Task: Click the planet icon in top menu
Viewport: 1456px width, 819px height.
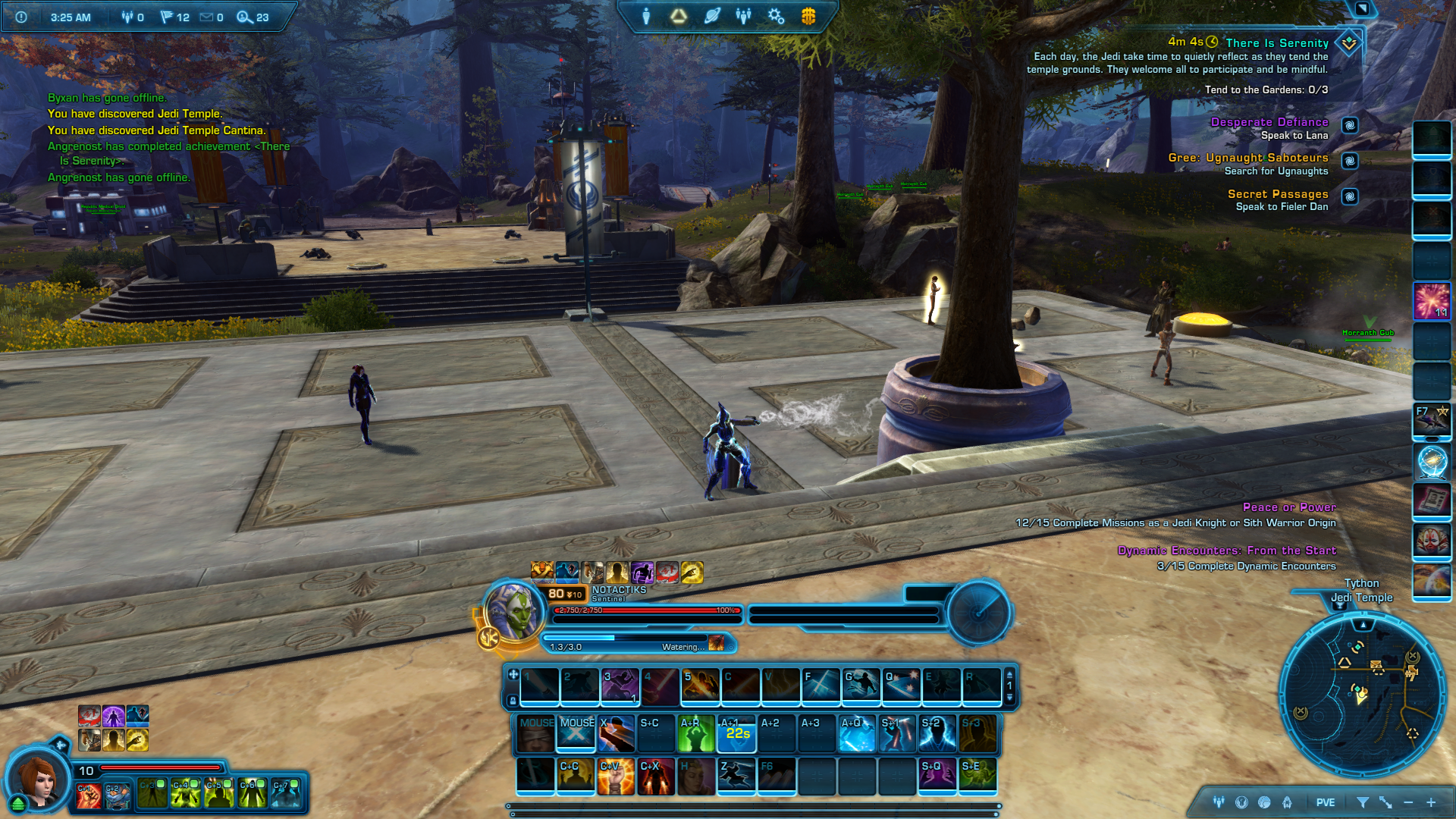Action: [711, 16]
